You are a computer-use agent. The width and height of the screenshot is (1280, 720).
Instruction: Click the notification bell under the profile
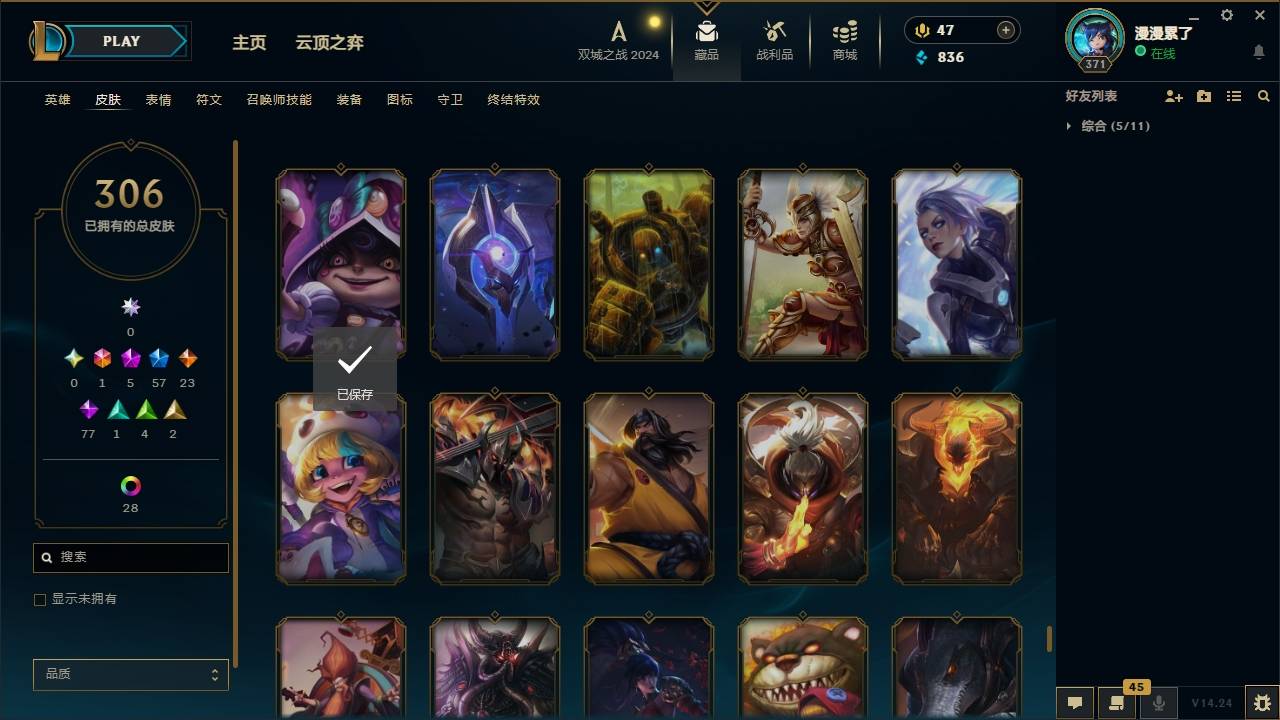click(x=1259, y=52)
